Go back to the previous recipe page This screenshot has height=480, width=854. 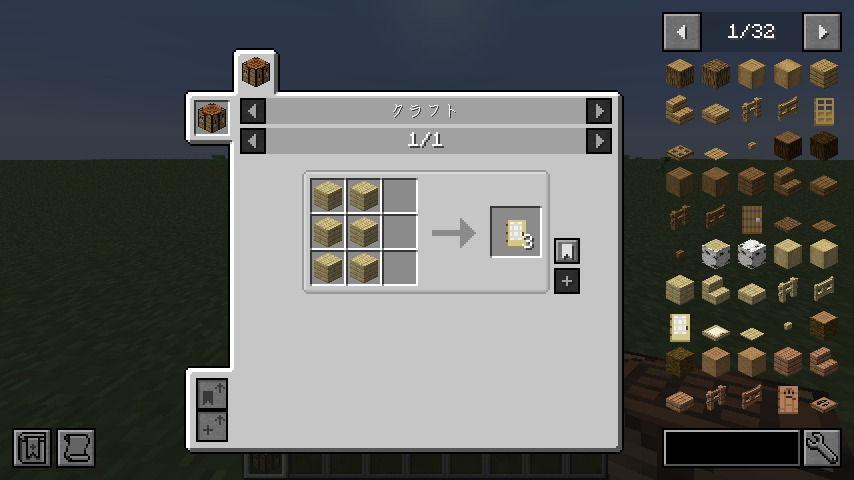coord(254,141)
